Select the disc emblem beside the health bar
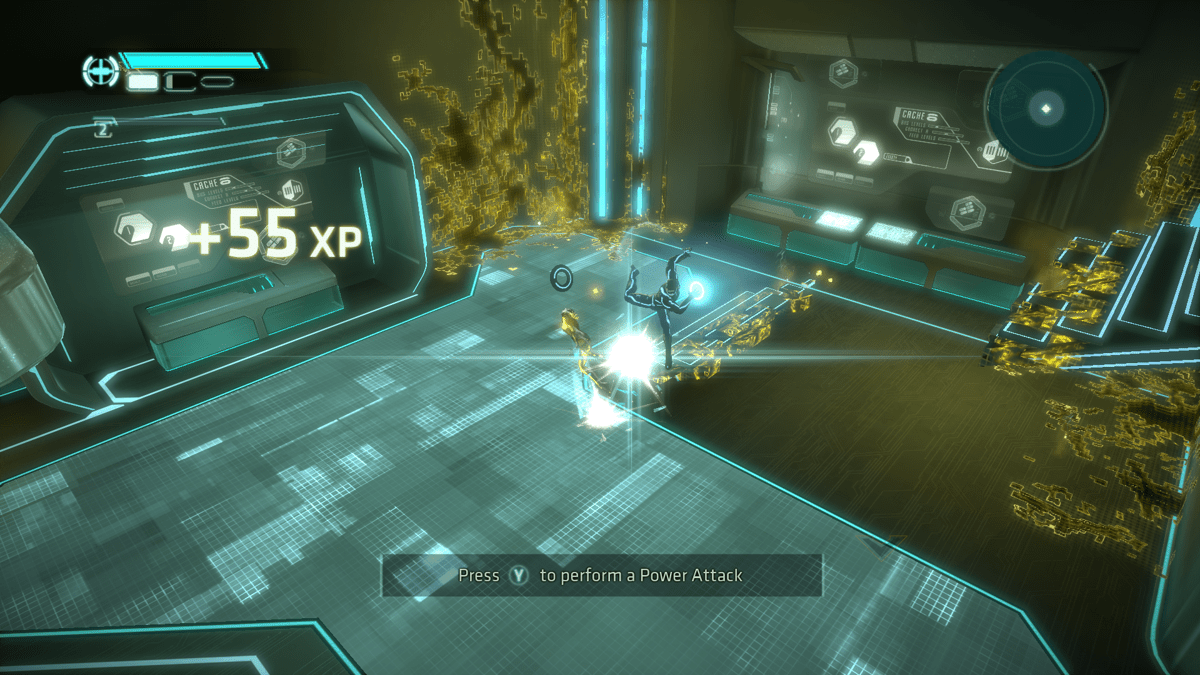 click(100, 70)
